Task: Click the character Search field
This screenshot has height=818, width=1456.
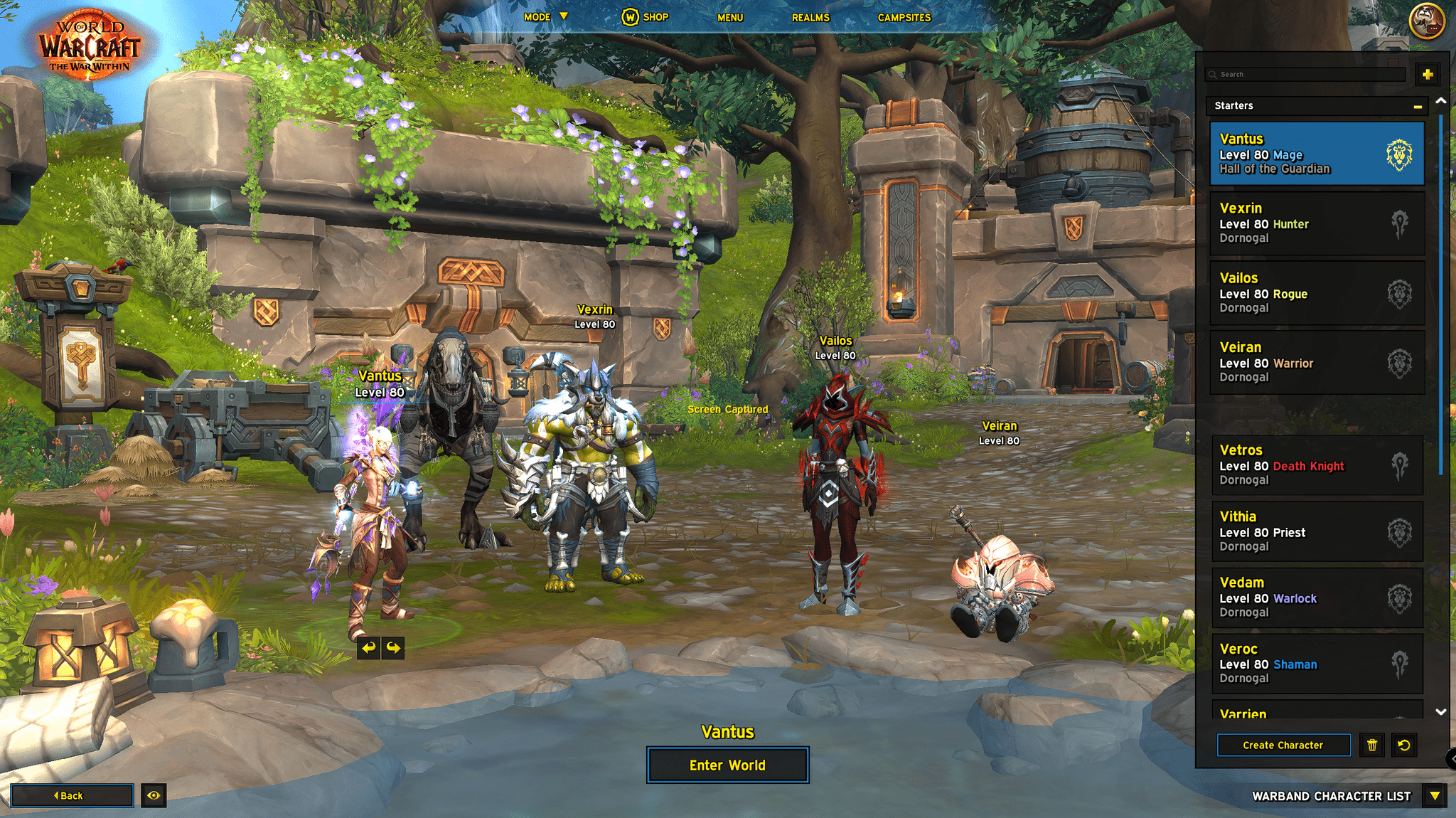Action: tap(1305, 73)
